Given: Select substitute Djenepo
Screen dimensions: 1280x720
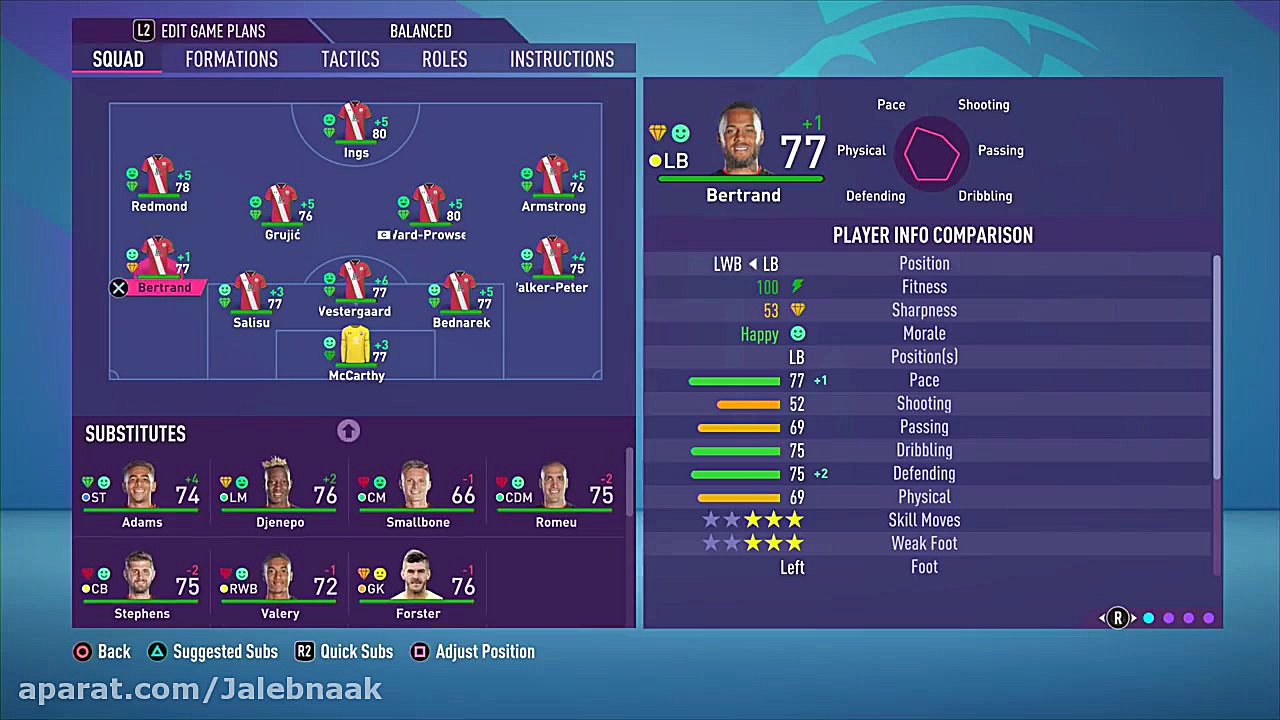Looking at the screenshot, I should pos(279,490).
